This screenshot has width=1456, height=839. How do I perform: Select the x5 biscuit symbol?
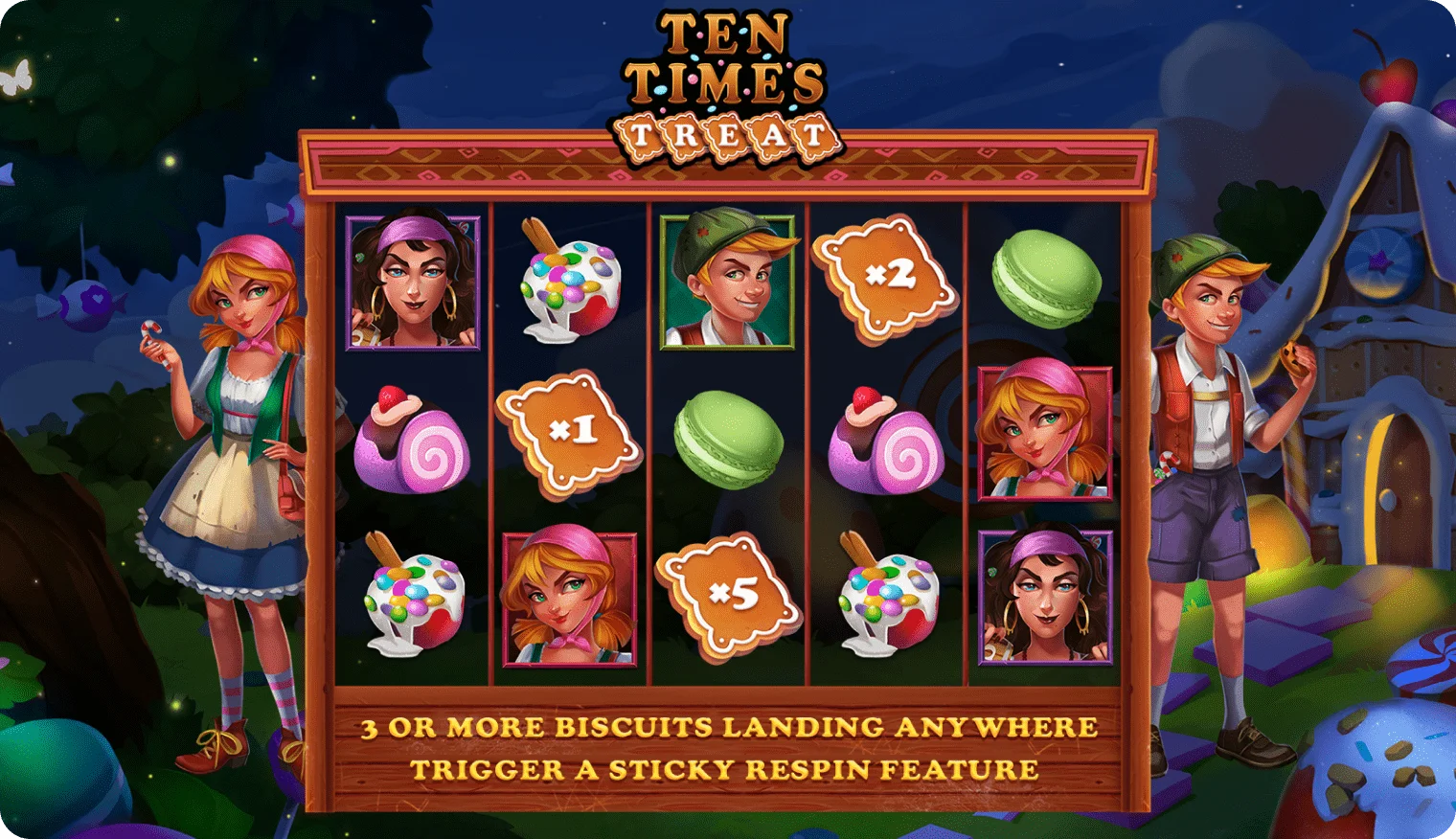coord(729,596)
